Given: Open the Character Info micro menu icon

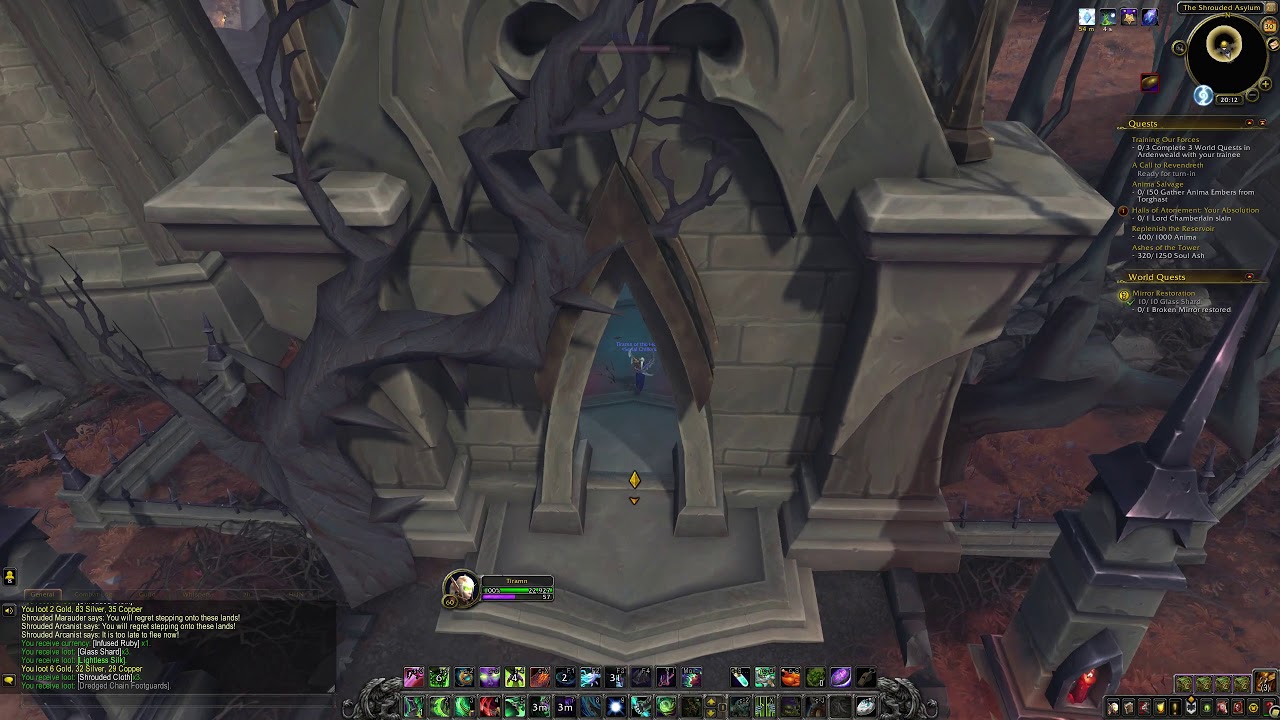Looking at the screenshot, I should click(x=1113, y=707).
